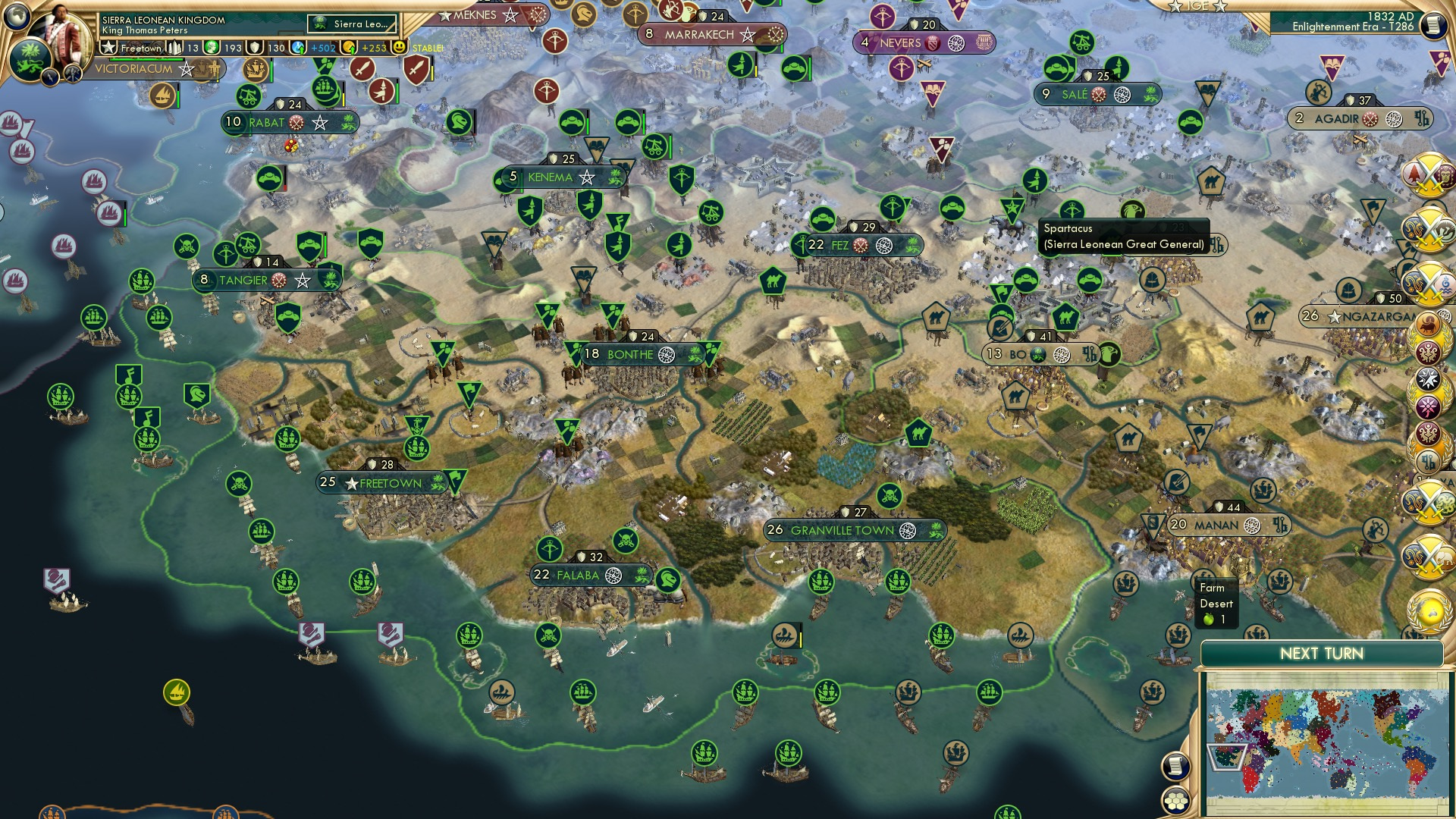Screen dimensions: 1456x819
Task: Toggle strategic view with the hex icon
Action: [1175, 802]
